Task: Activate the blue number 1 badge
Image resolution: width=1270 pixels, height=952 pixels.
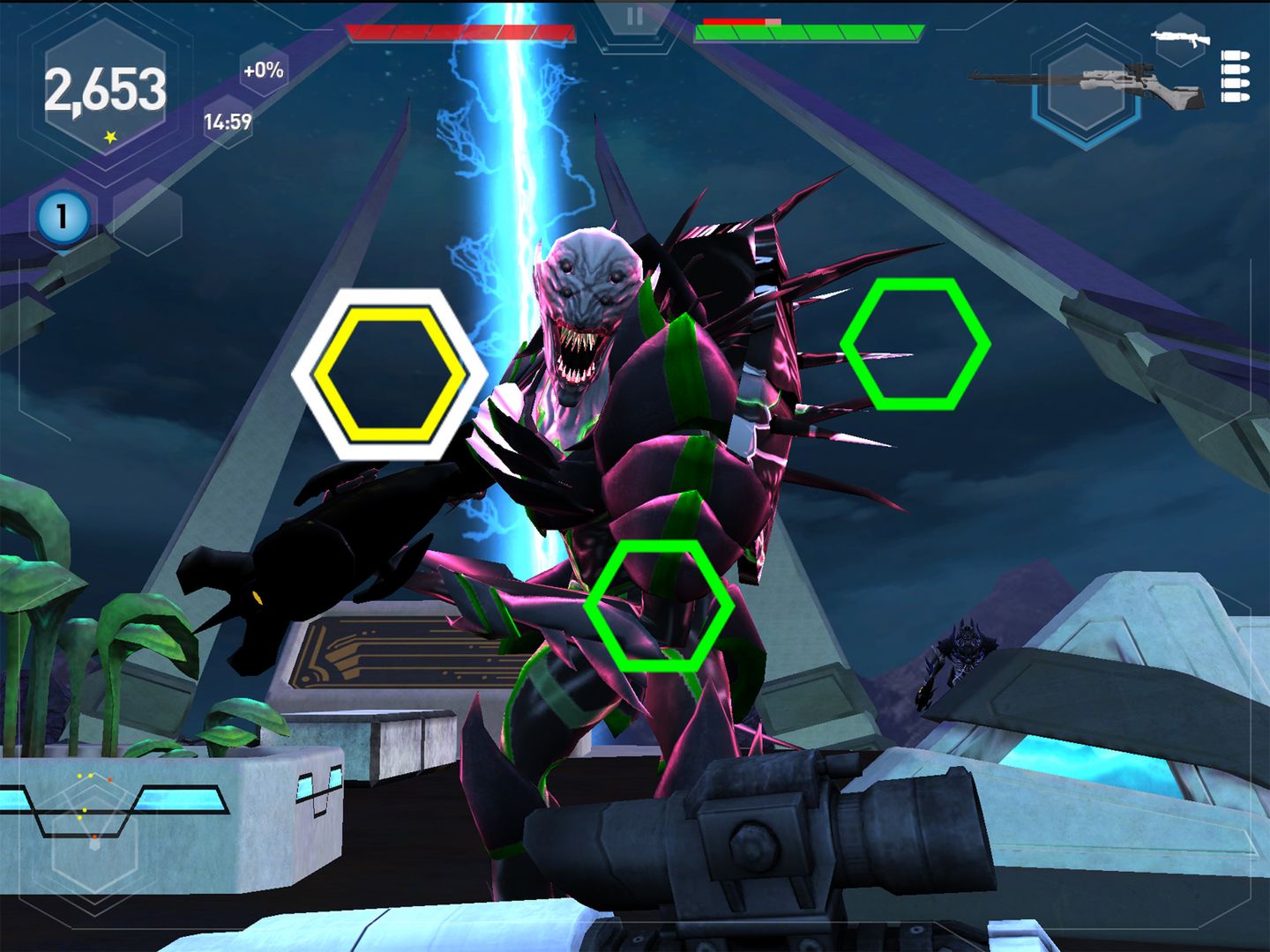Action: [62, 217]
